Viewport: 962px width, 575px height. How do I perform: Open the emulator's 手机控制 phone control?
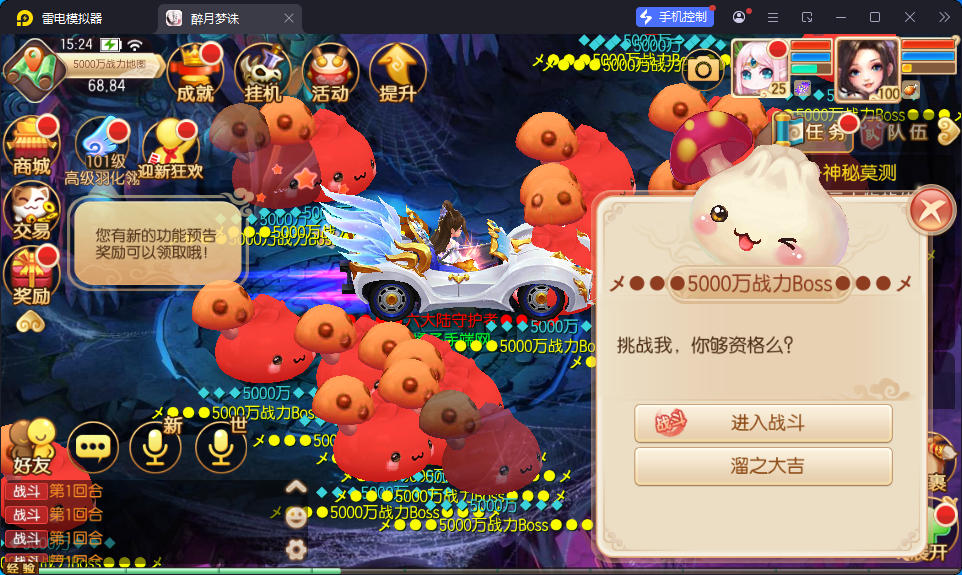point(676,17)
